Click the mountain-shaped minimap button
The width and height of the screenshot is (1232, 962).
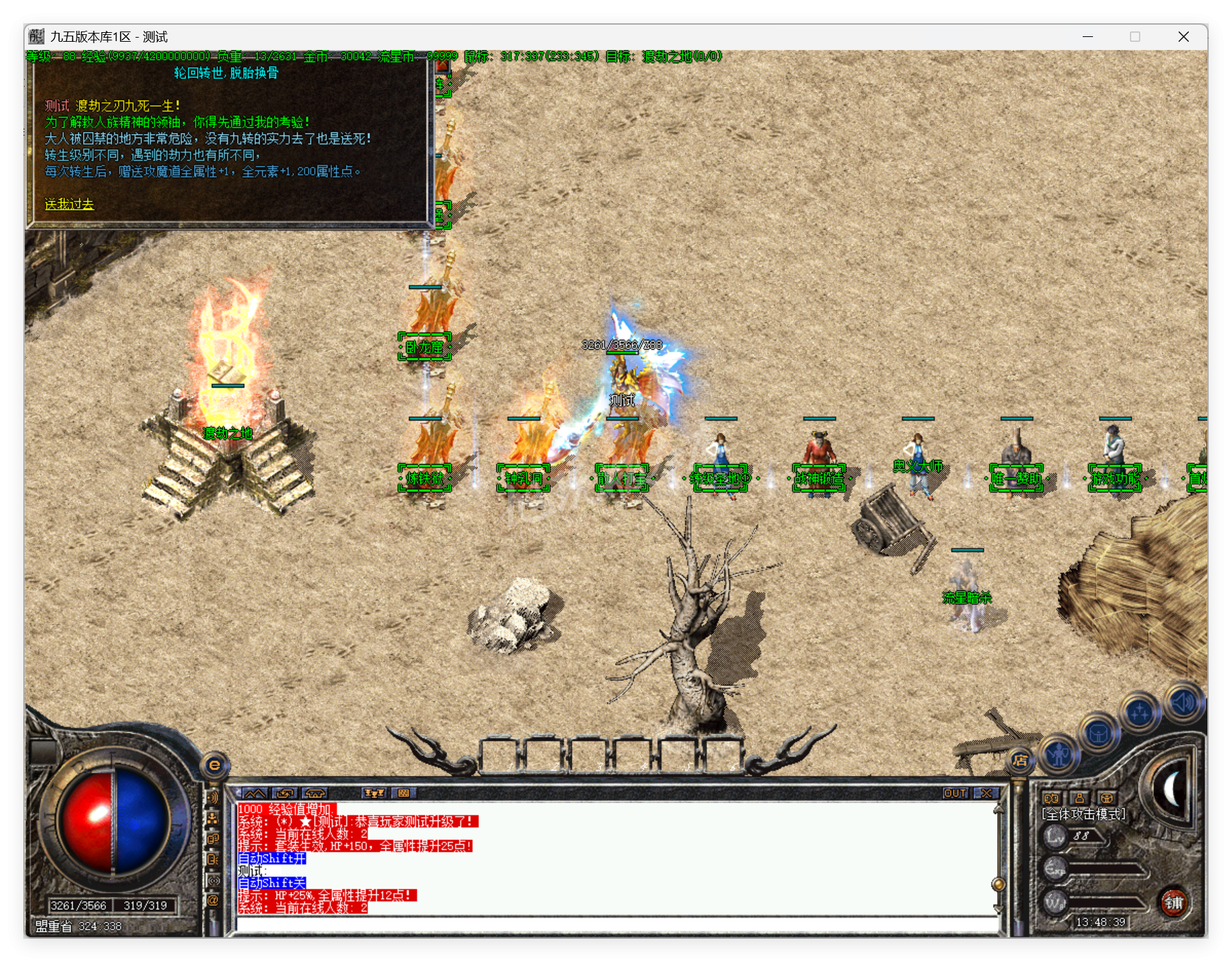point(255,793)
